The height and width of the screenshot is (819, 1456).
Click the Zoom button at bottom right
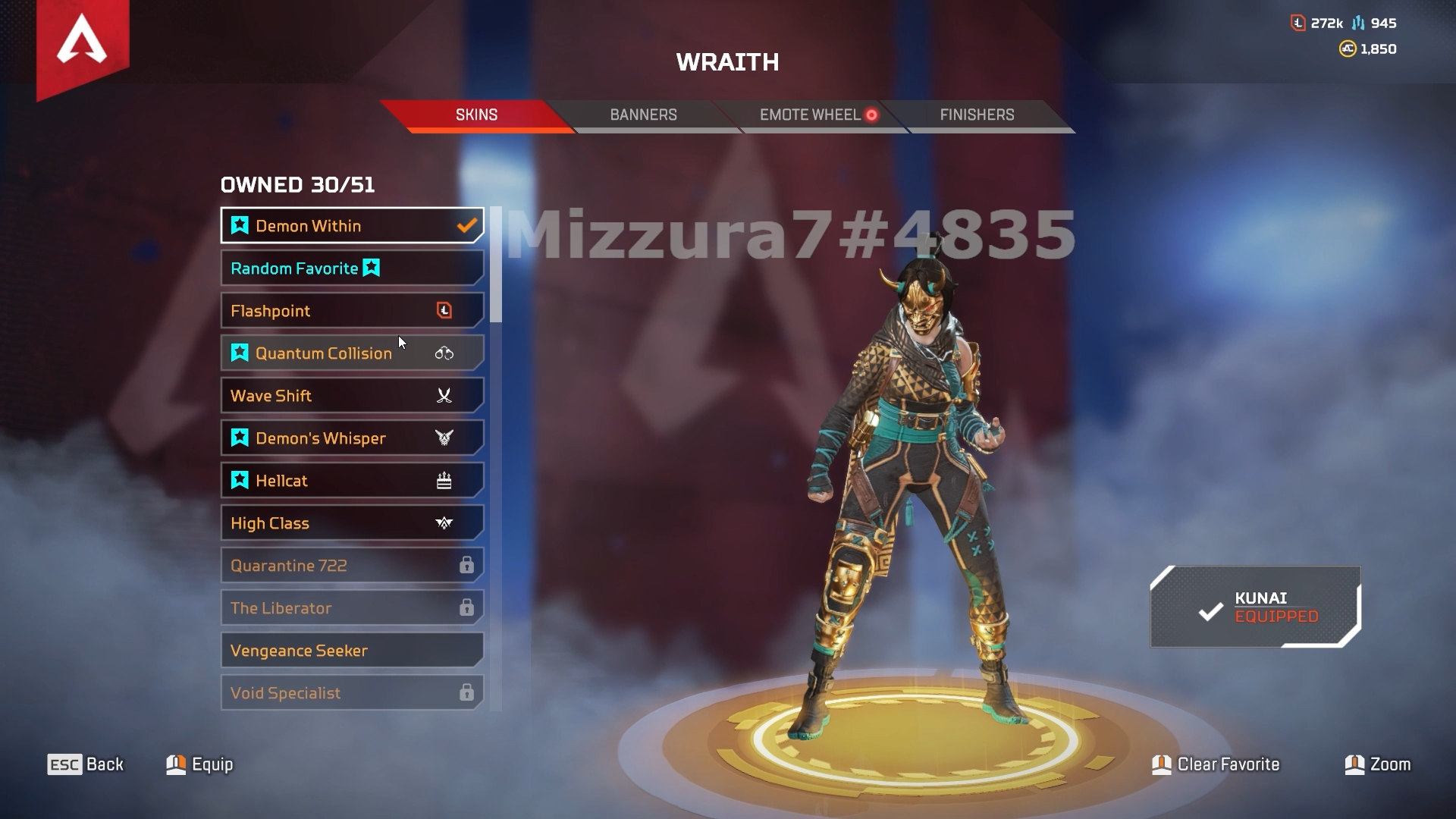coord(1379,764)
